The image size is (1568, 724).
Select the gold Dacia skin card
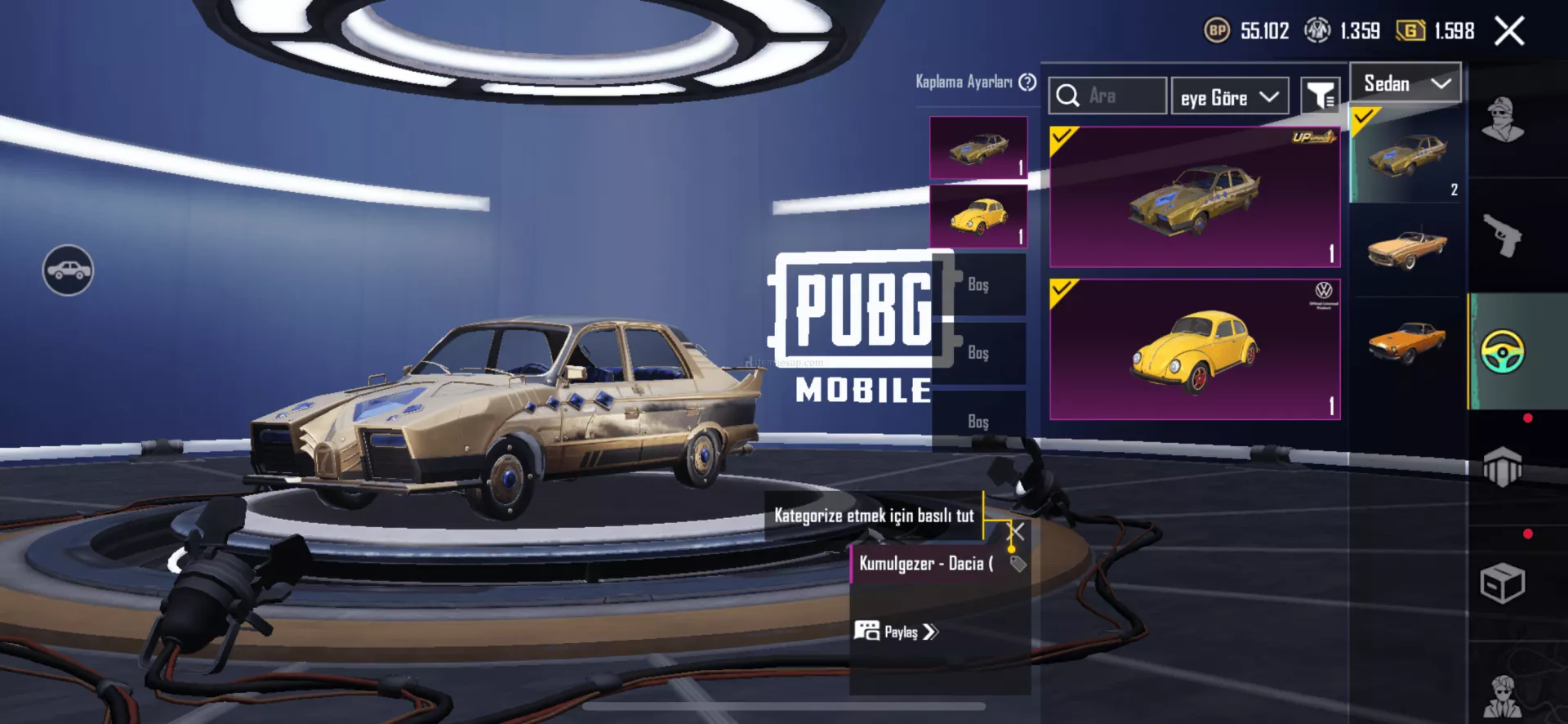coord(1194,197)
